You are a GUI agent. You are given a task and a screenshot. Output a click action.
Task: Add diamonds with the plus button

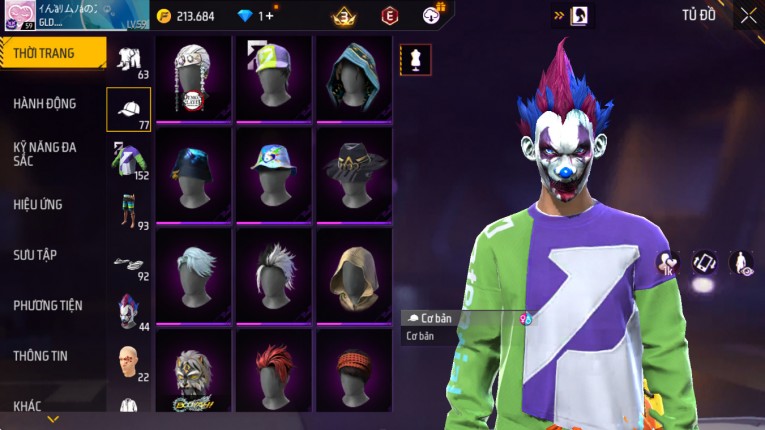coord(269,16)
